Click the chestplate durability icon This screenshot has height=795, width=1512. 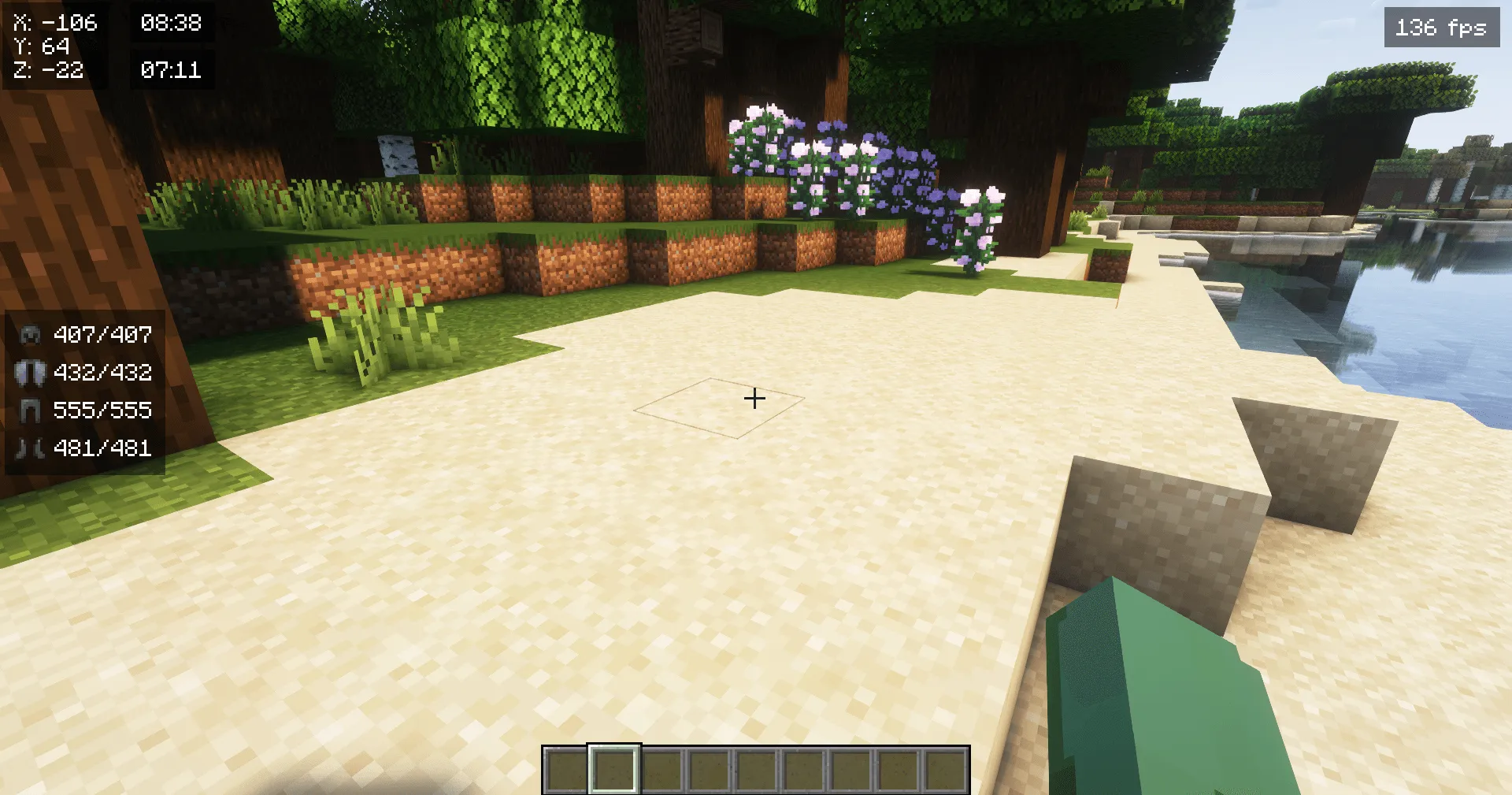coord(30,373)
